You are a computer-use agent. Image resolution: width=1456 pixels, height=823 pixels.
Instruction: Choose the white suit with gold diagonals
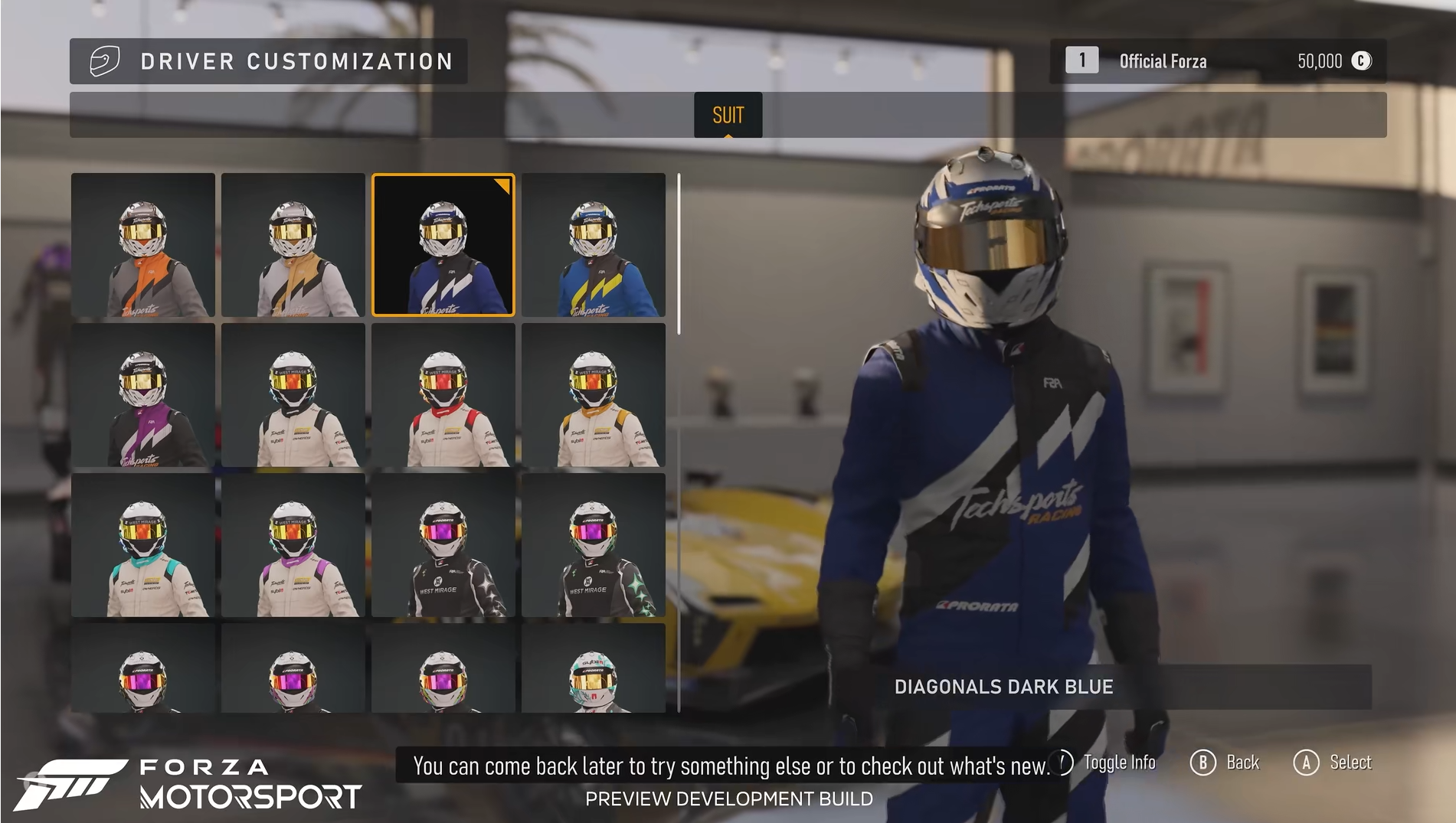click(x=293, y=245)
